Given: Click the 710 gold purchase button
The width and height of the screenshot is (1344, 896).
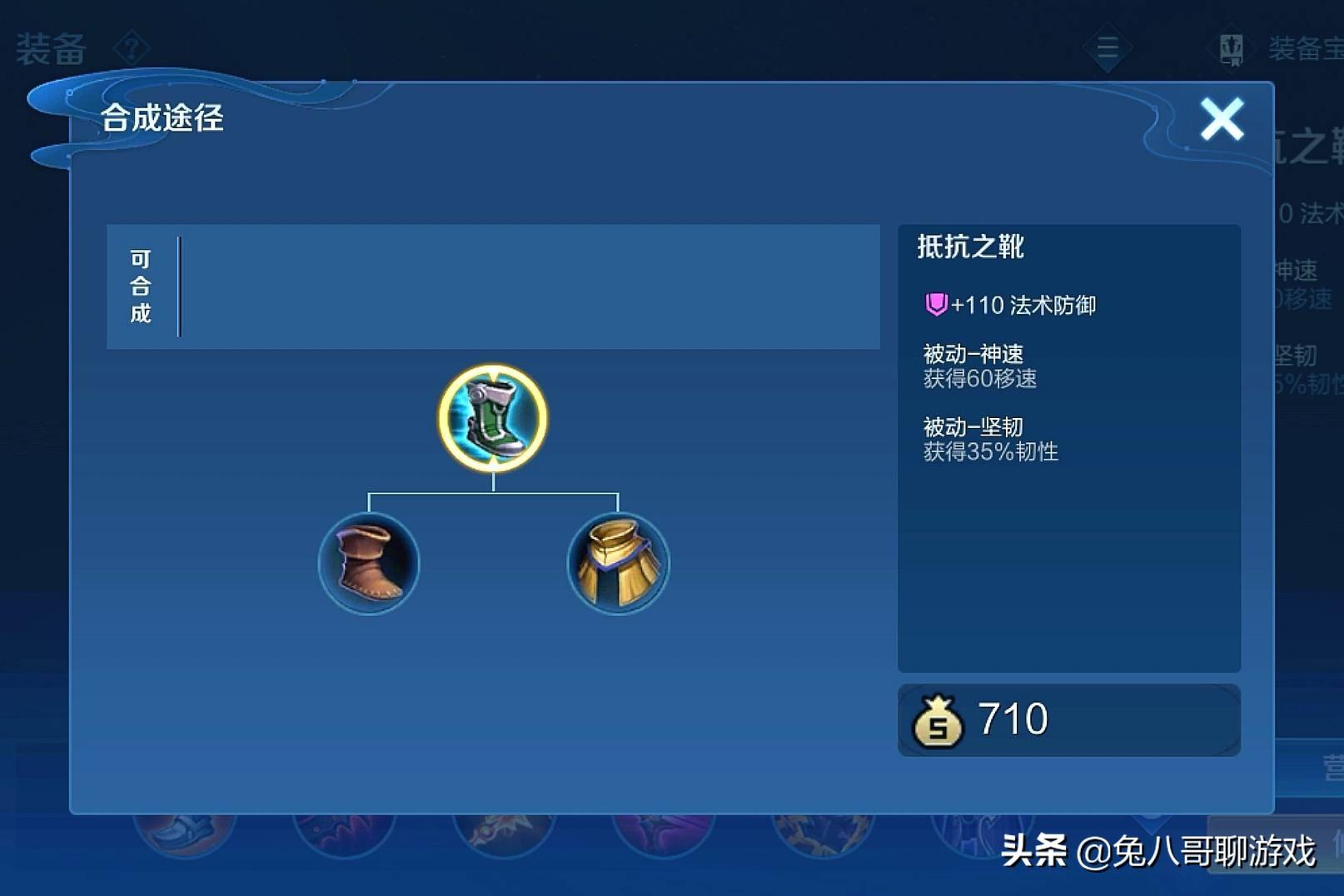Looking at the screenshot, I should pyautogui.click(x=1068, y=718).
